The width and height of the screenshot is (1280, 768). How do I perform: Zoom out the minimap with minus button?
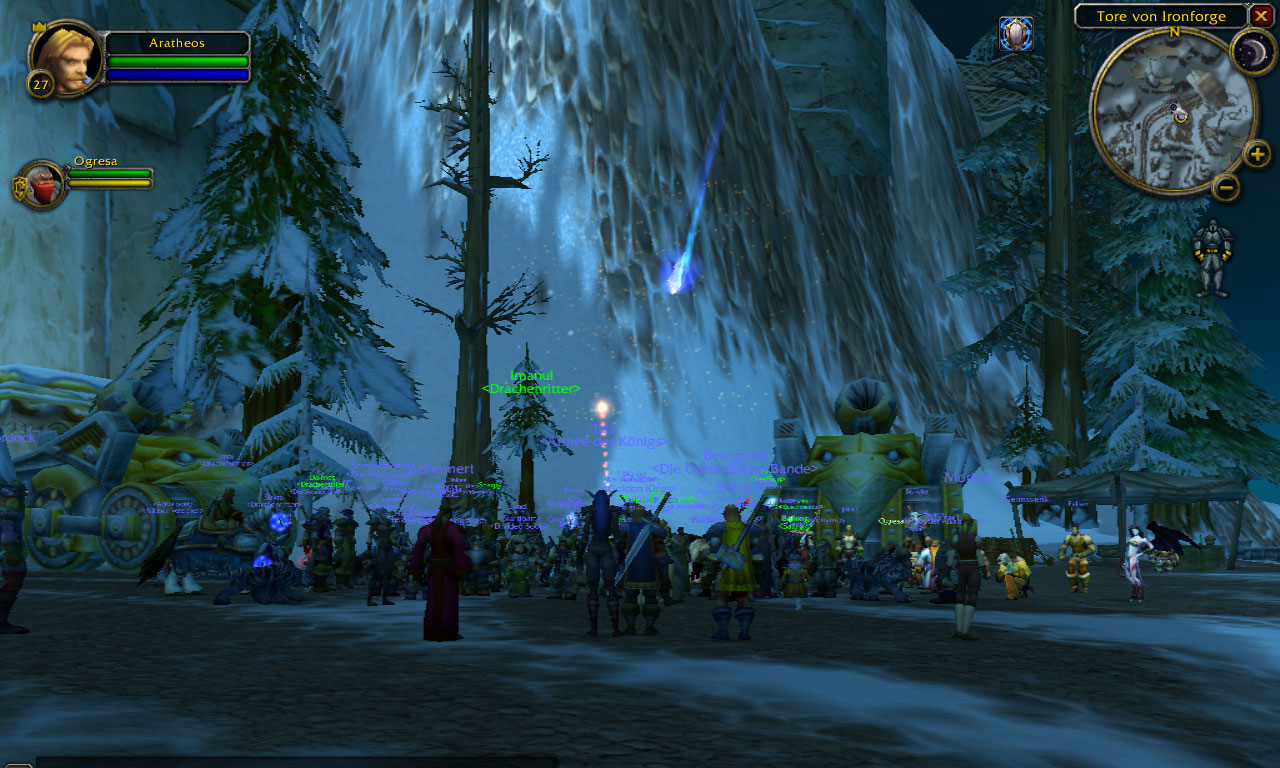click(x=1225, y=187)
